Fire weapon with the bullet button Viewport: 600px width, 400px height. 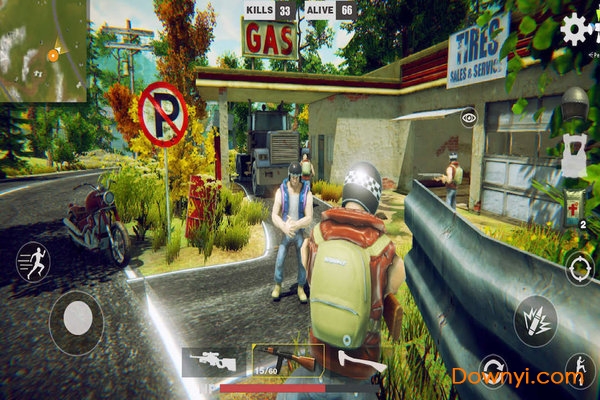click(x=535, y=320)
